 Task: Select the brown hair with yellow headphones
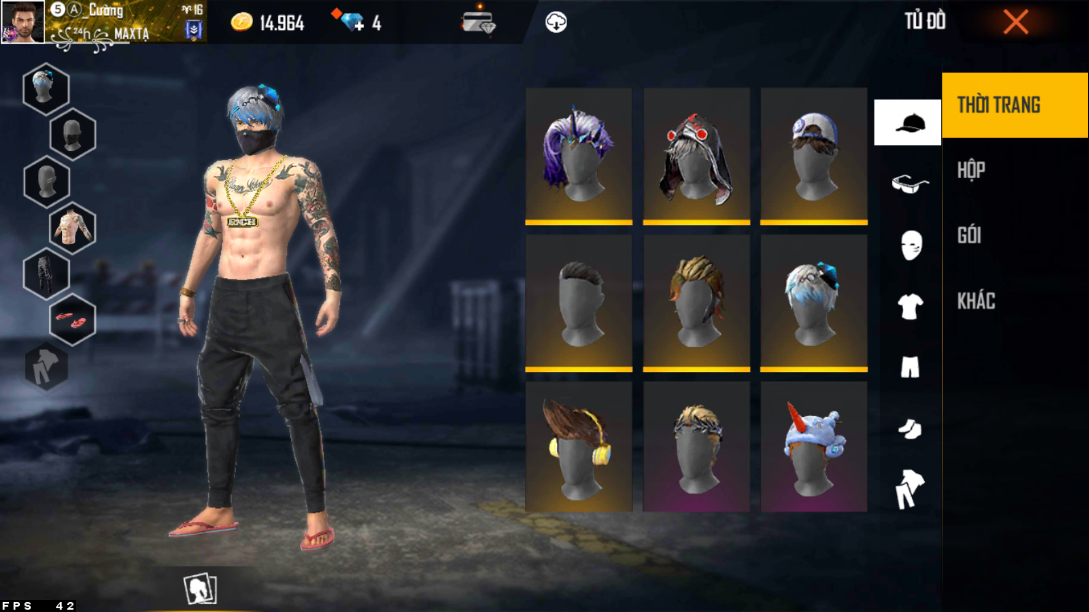coord(578,446)
